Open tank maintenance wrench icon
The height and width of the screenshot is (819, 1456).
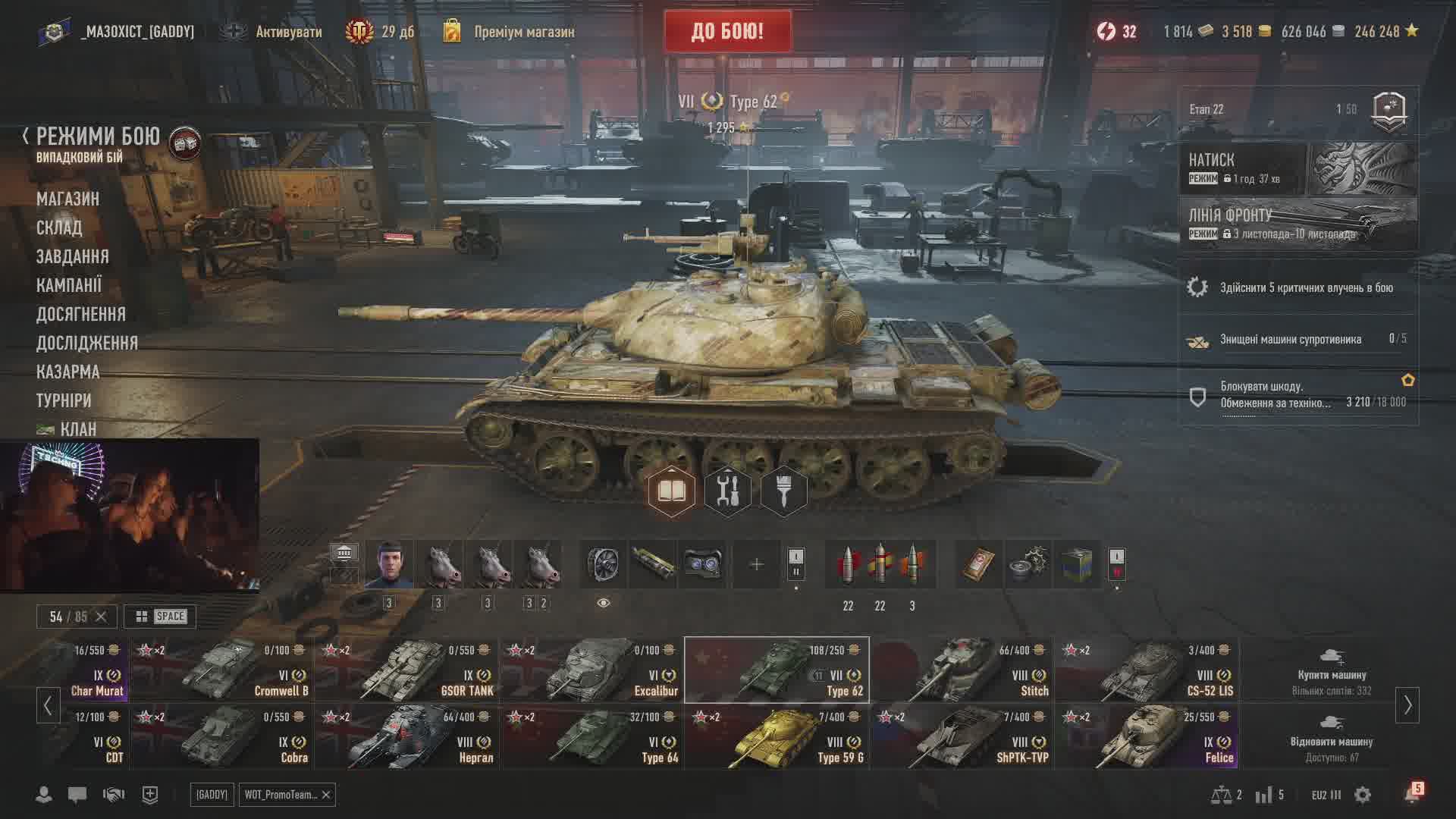click(x=727, y=491)
